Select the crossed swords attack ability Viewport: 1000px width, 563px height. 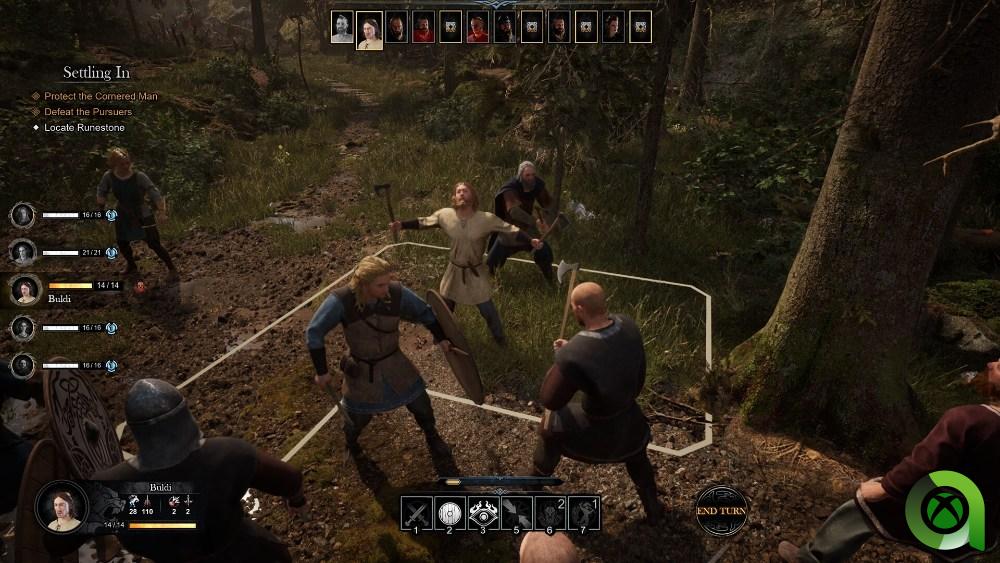(x=415, y=512)
